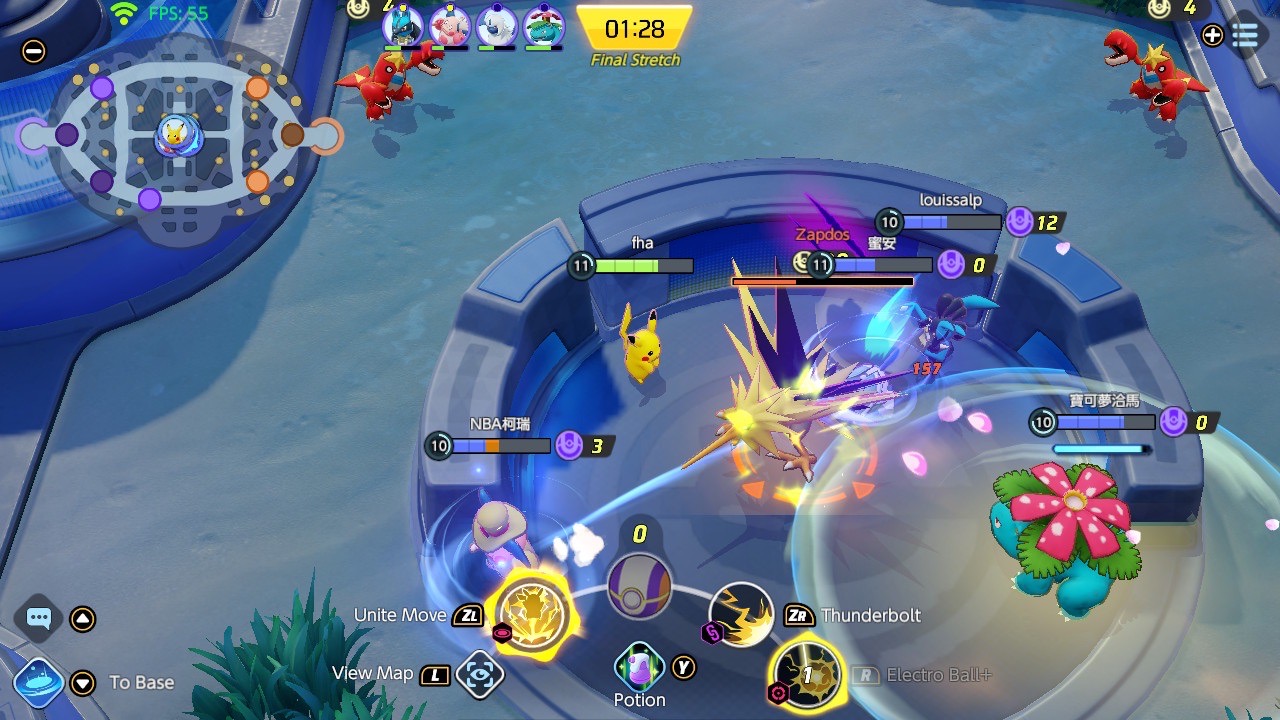Return To Base using the recall icon
This screenshot has height=720, width=1280.
[x=39, y=682]
